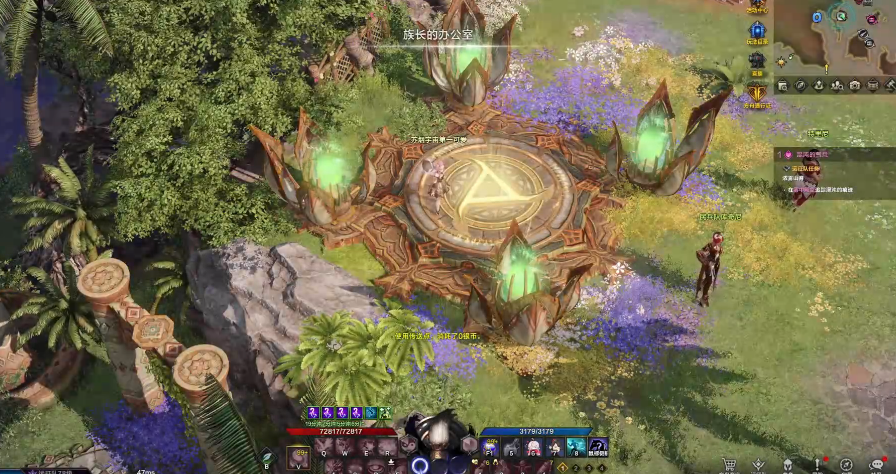
Task: Open the compass menu icon
Action: point(846,464)
